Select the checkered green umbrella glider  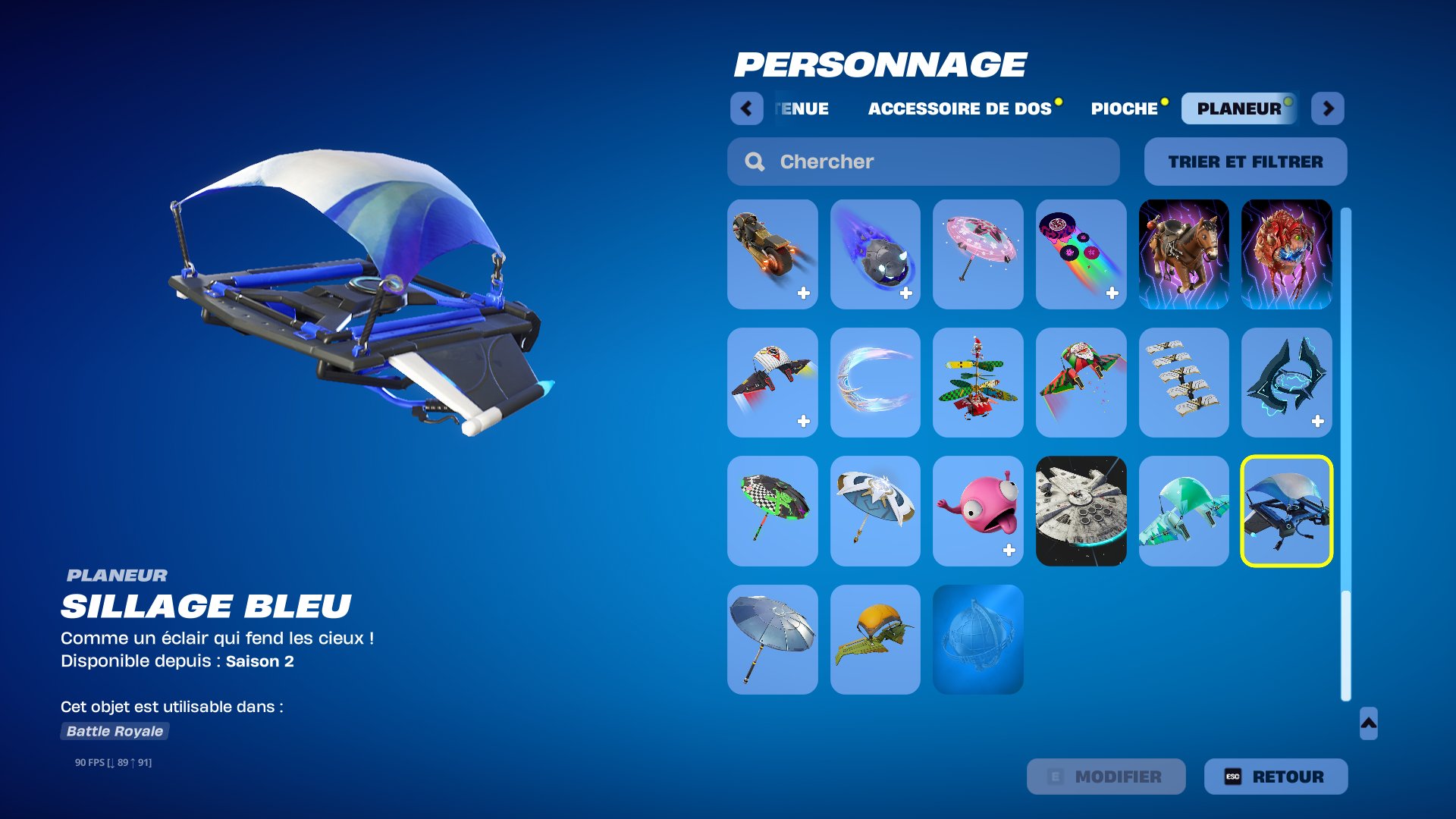point(772,510)
